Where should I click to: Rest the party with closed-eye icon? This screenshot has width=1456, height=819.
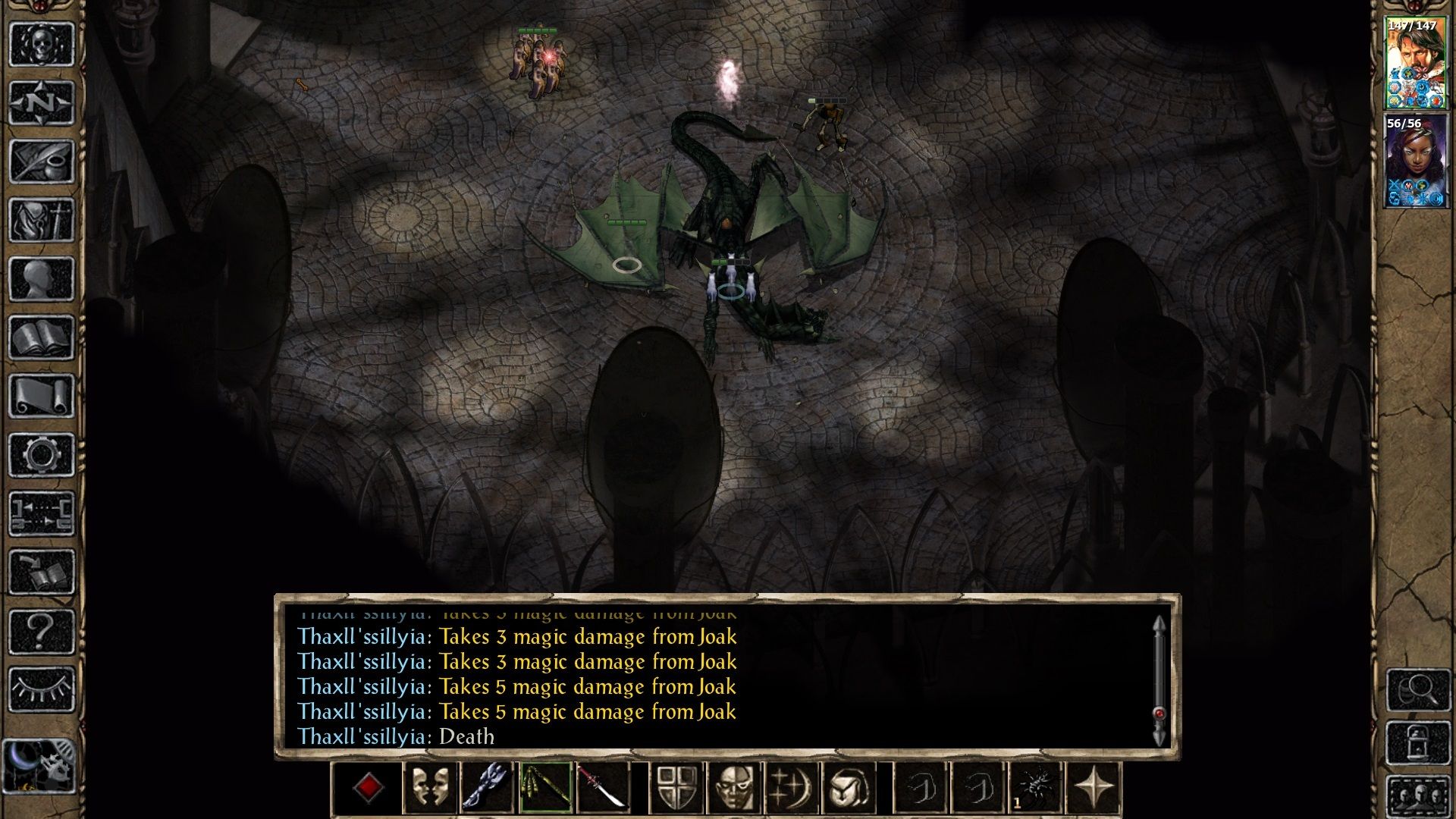point(41,689)
